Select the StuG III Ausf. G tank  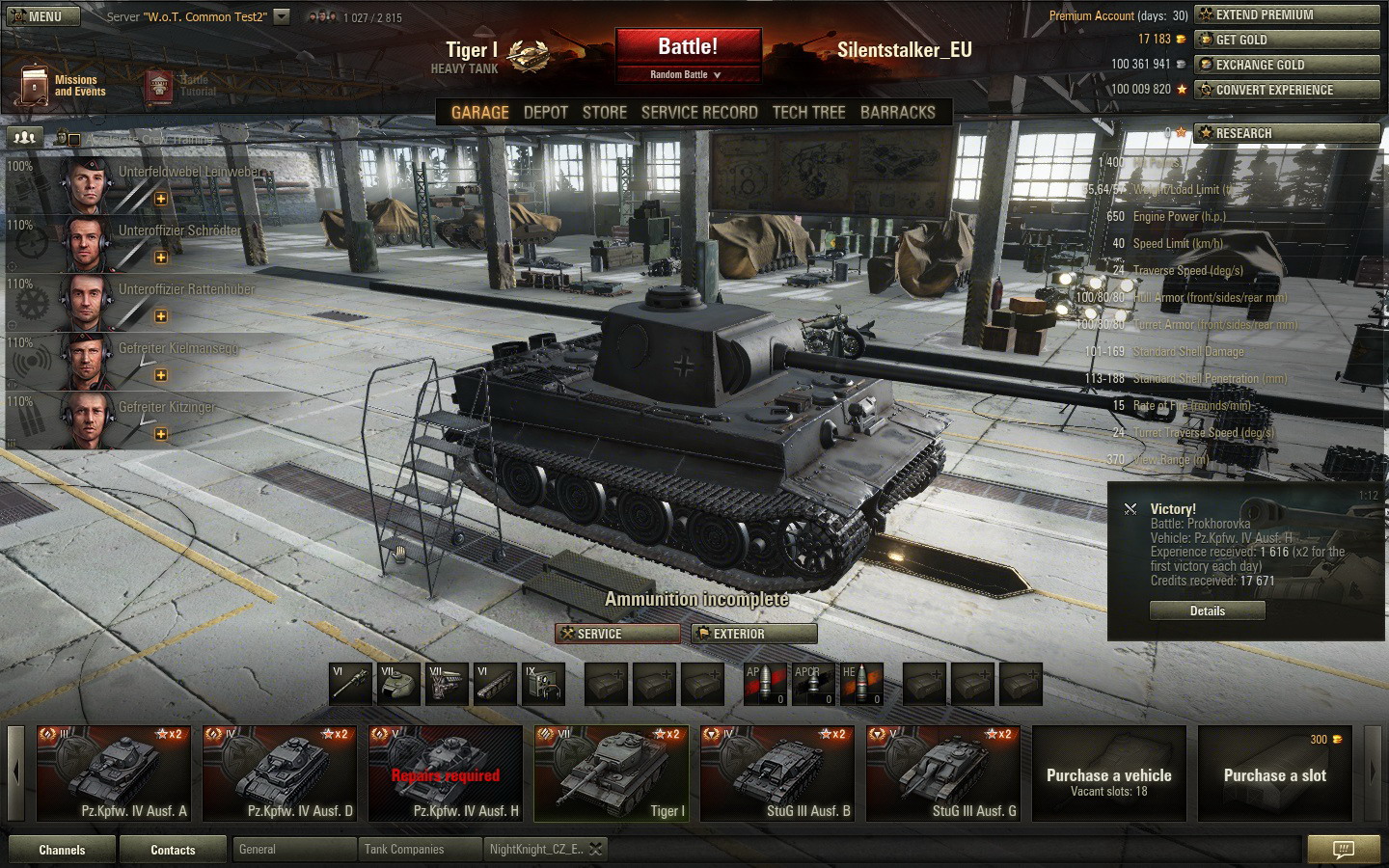(x=945, y=773)
